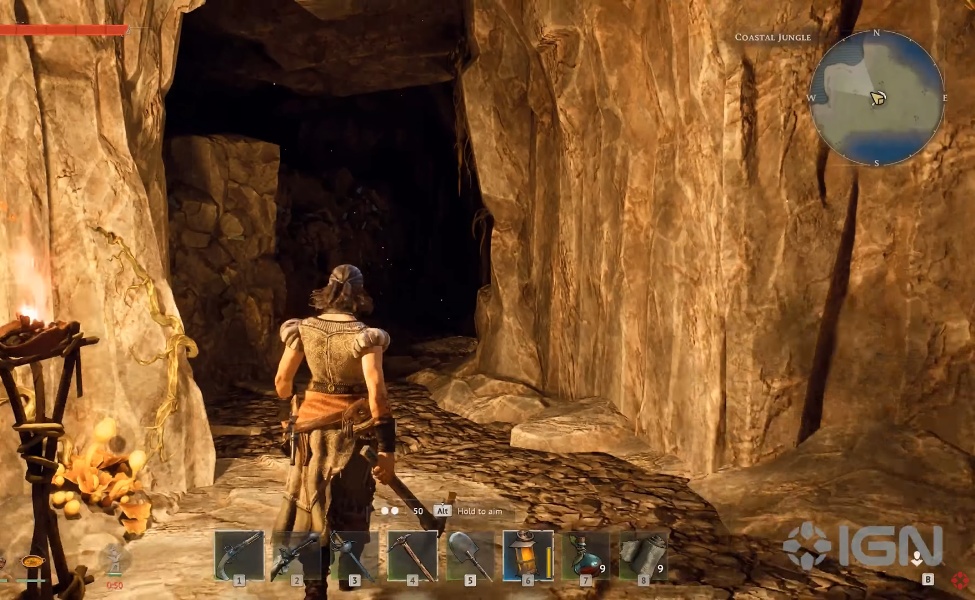Select the flintlock pistol in slot 1

point(239,555)
